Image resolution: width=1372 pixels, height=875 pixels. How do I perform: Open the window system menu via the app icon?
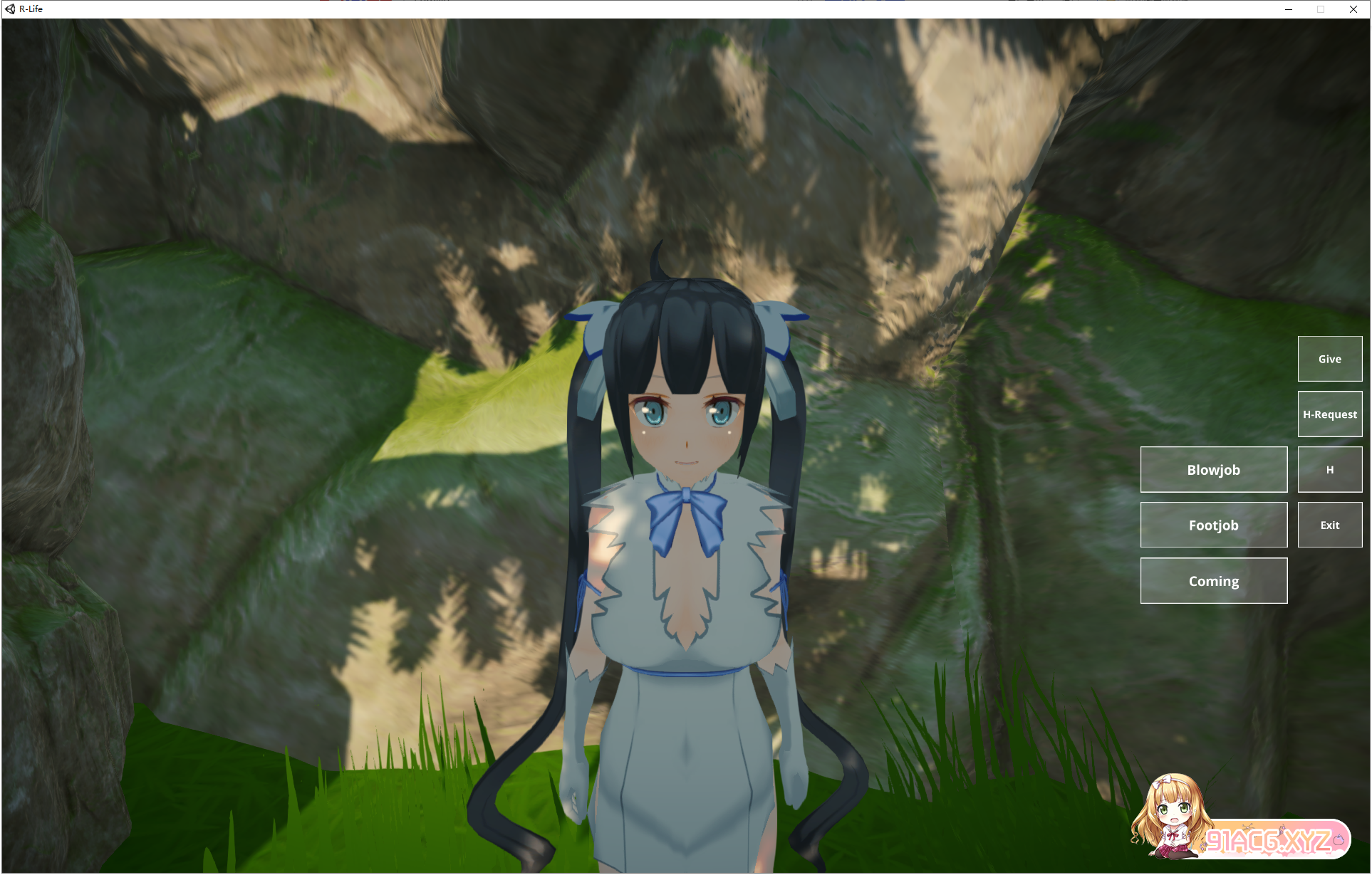tap(10, 9)
